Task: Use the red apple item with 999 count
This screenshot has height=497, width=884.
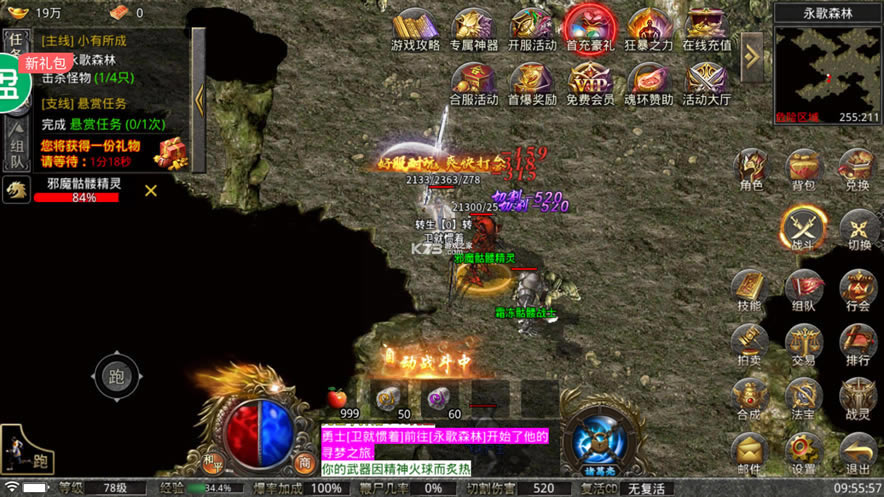Action: point(337,398)
